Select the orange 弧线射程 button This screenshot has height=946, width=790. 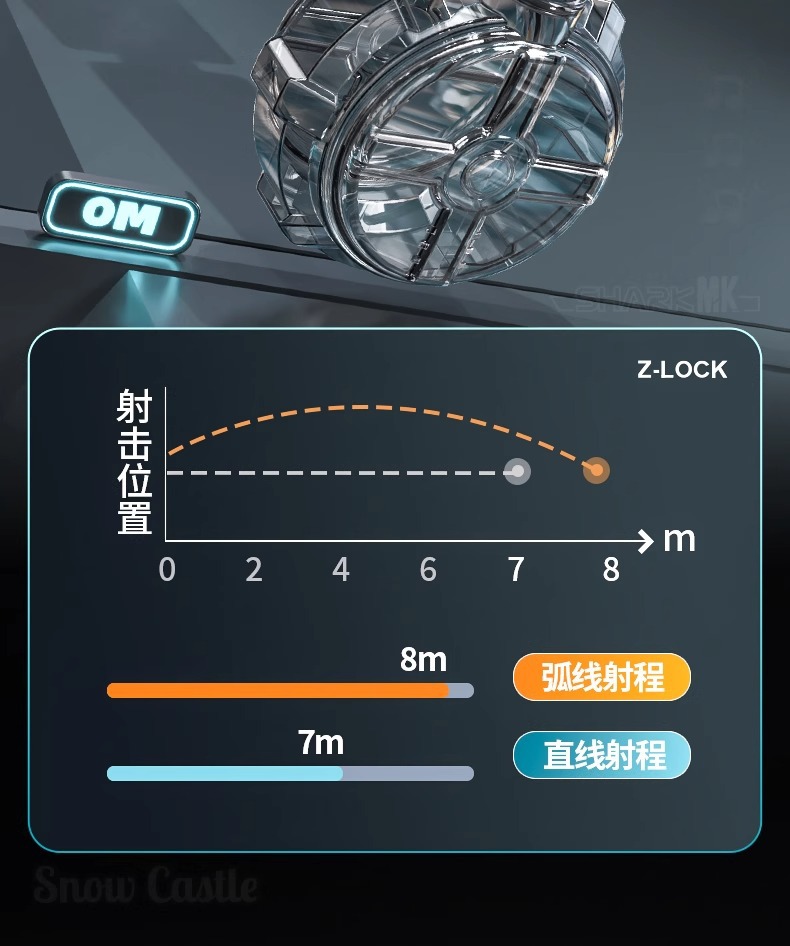(602, 677)
